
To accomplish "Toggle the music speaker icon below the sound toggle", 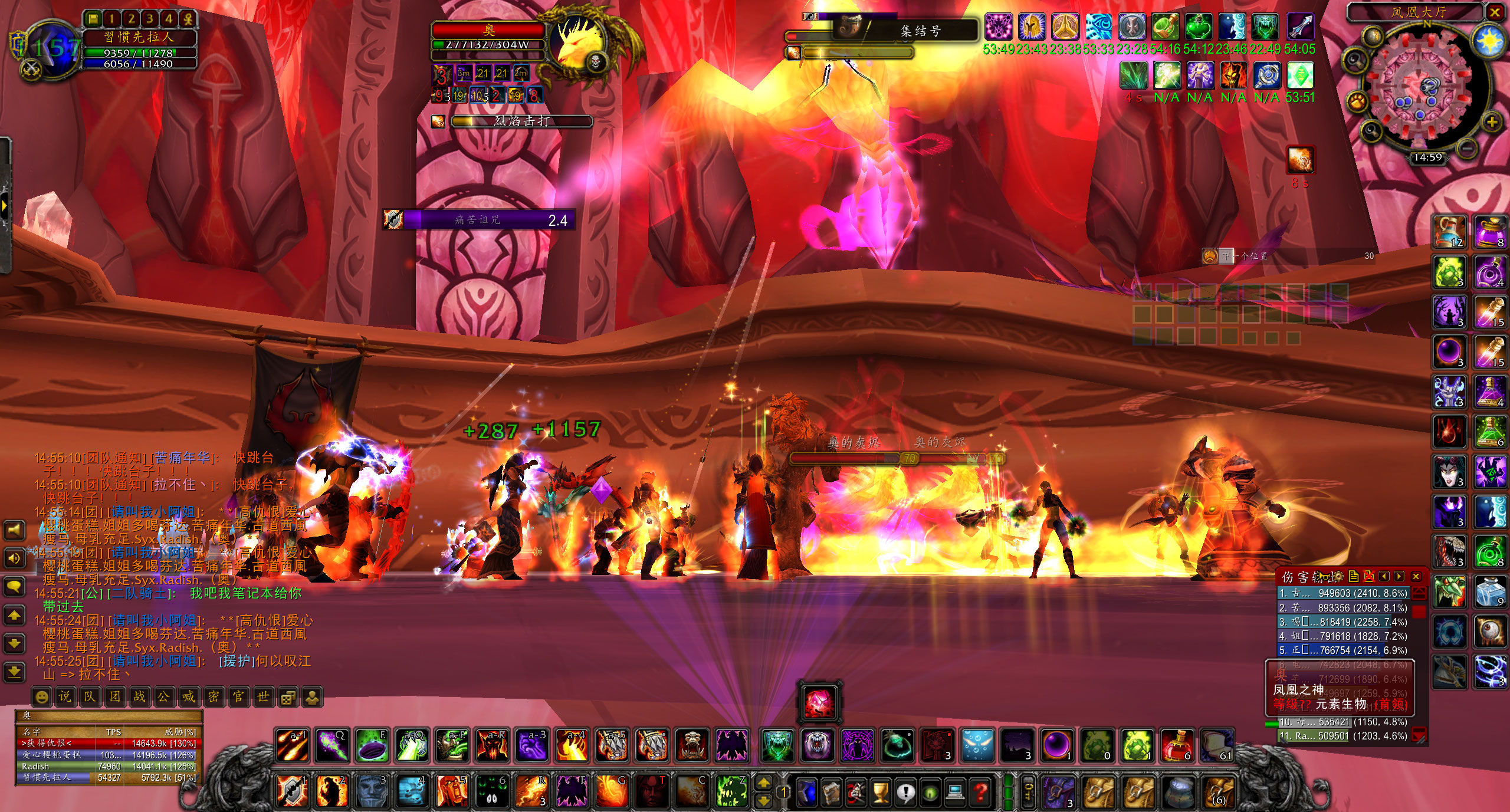I will coord(14,559).
